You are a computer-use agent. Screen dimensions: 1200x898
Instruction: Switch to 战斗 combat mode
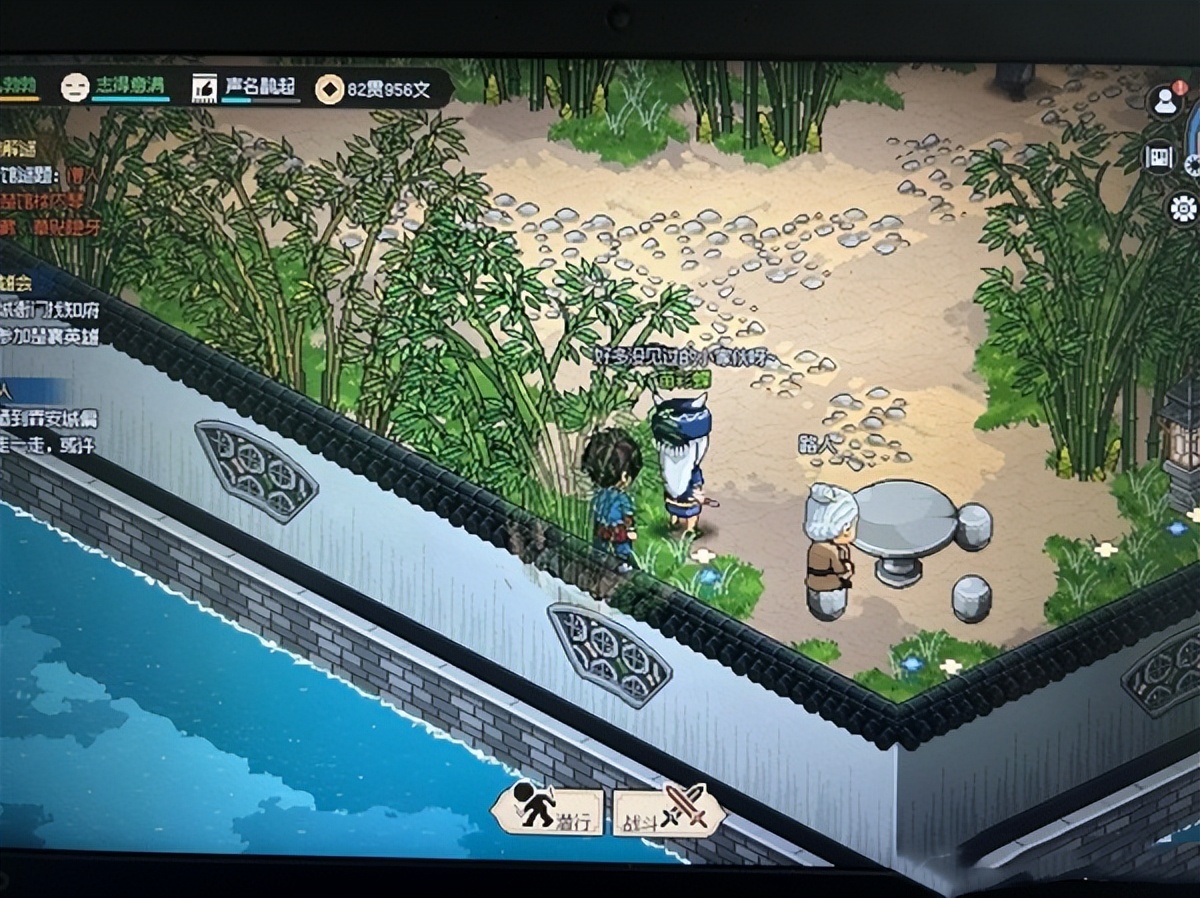click(667, 809)
